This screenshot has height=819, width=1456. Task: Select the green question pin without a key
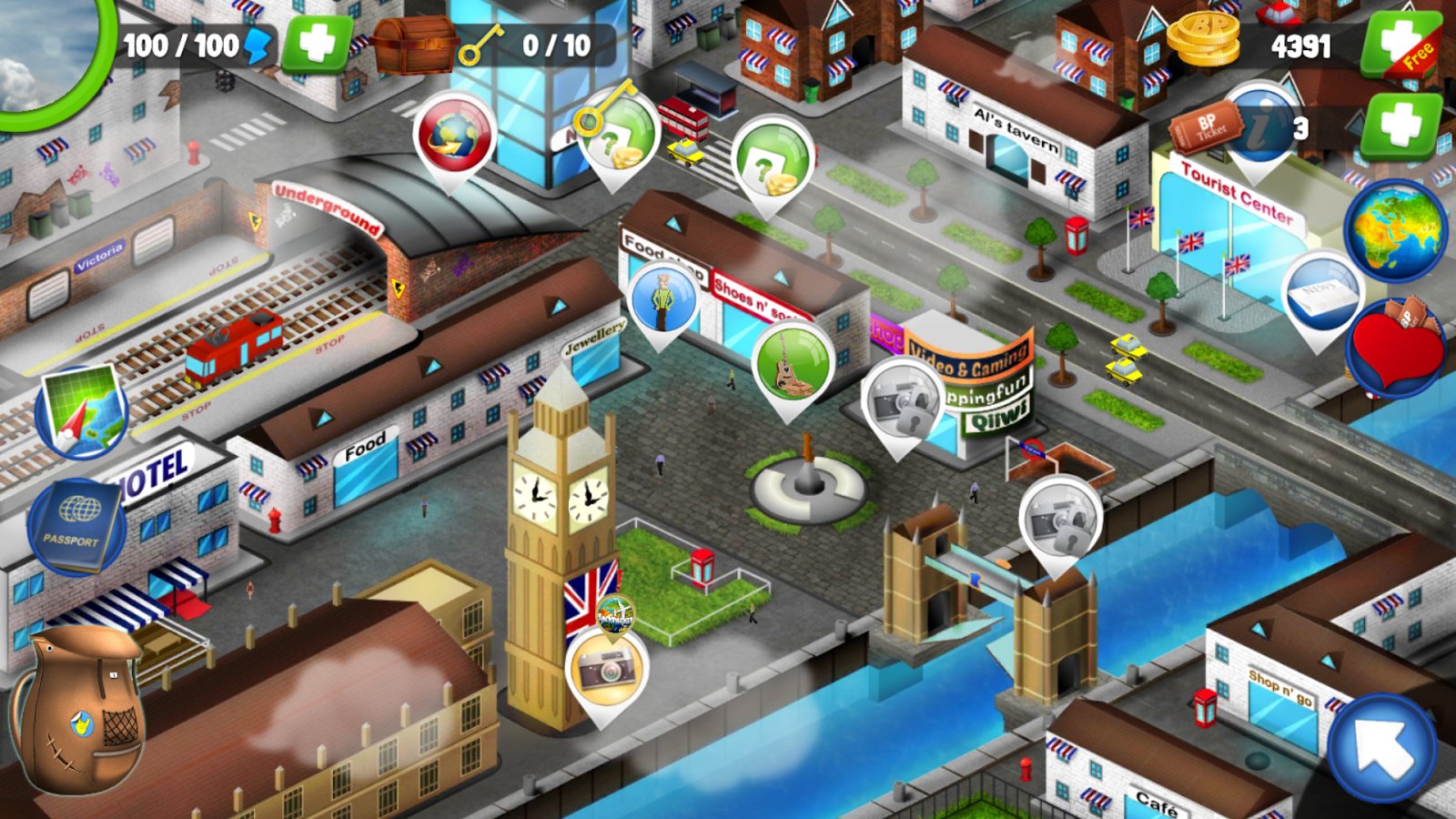click(x=772, y=161)
